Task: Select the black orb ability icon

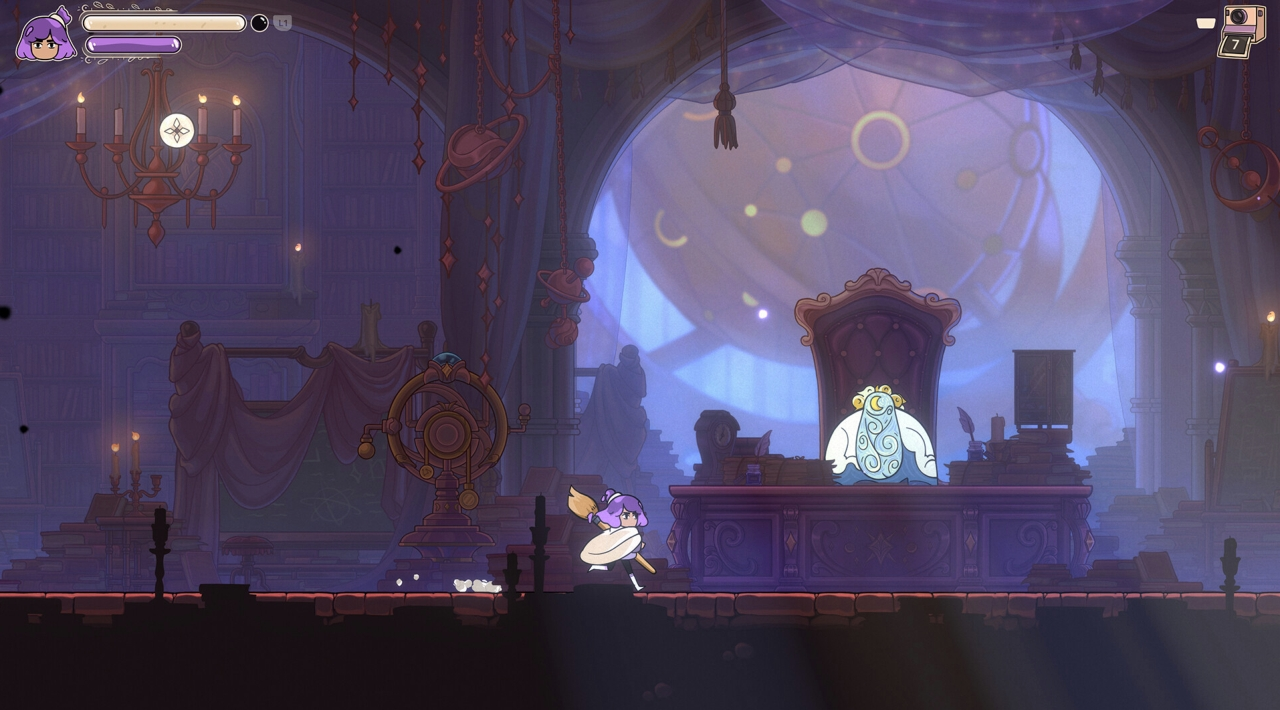Action: click(259, 23)
